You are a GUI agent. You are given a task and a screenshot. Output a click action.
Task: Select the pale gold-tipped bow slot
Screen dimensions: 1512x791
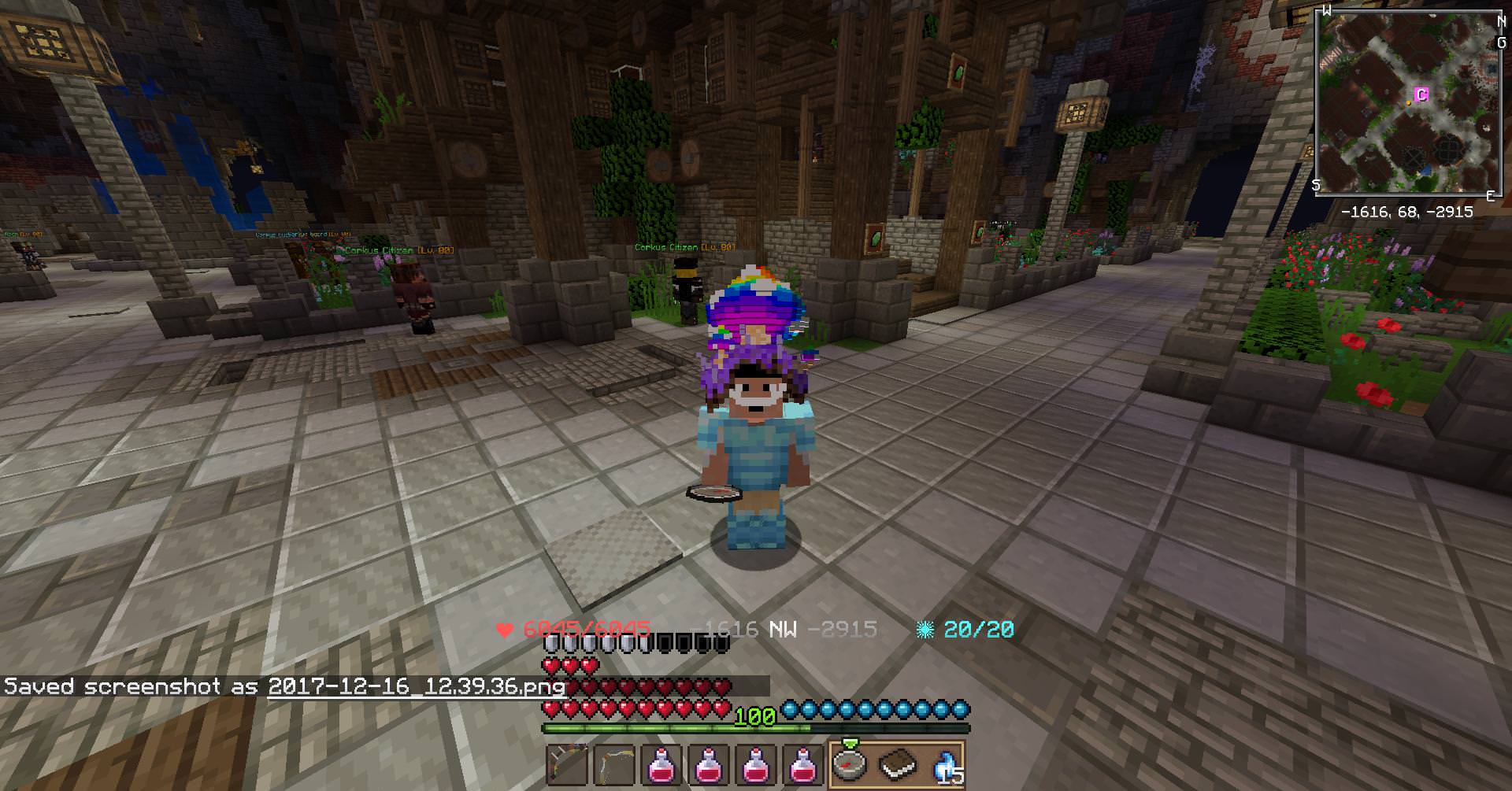coord(613,764)
